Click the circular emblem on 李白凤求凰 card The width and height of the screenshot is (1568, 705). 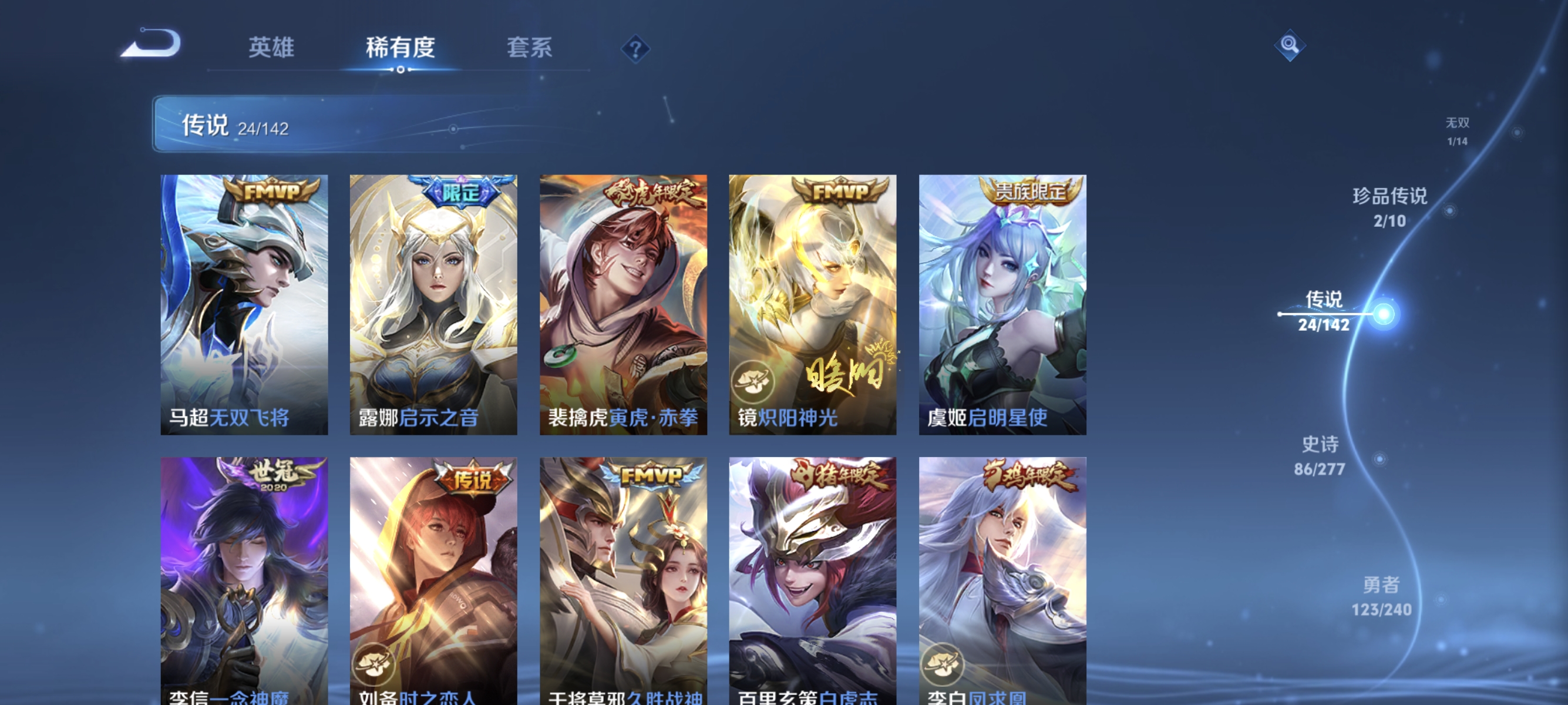click(x=943, y=666)
